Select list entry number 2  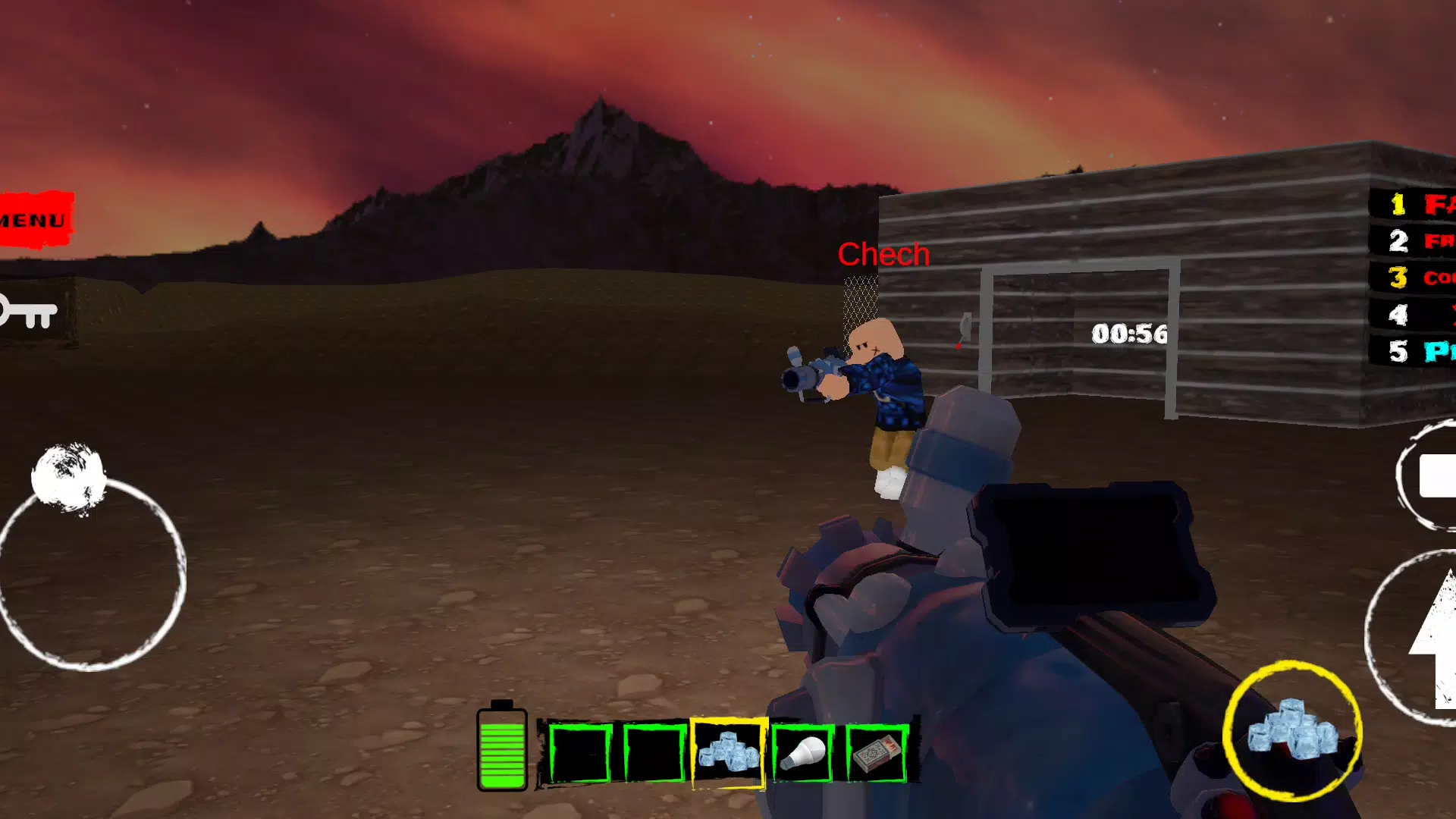coord(1415,241)
